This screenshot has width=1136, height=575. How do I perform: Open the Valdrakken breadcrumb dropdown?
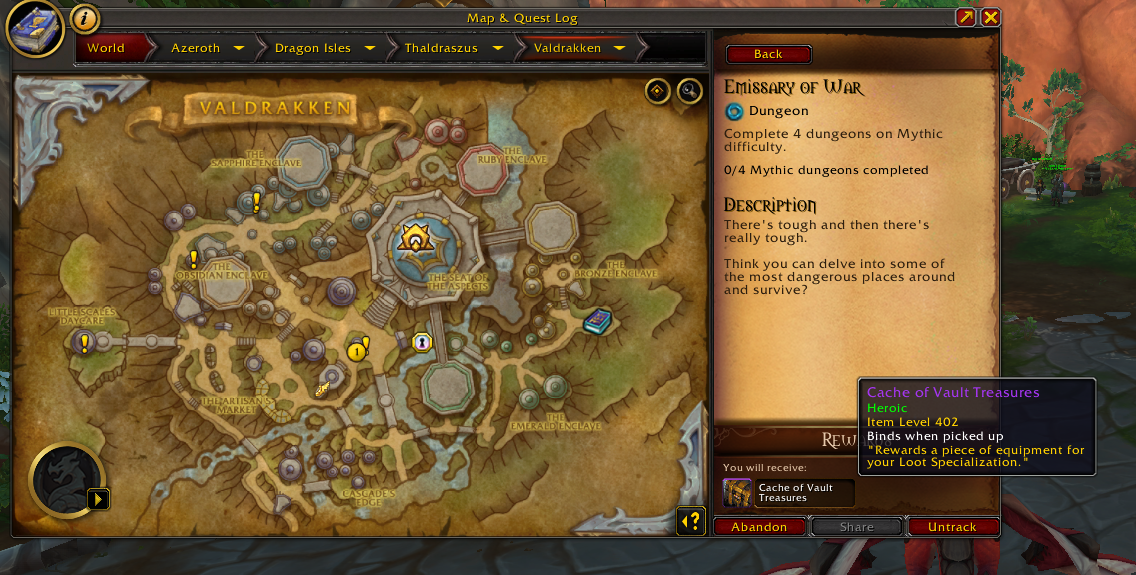pyautogui.click(x=619, y=48)
